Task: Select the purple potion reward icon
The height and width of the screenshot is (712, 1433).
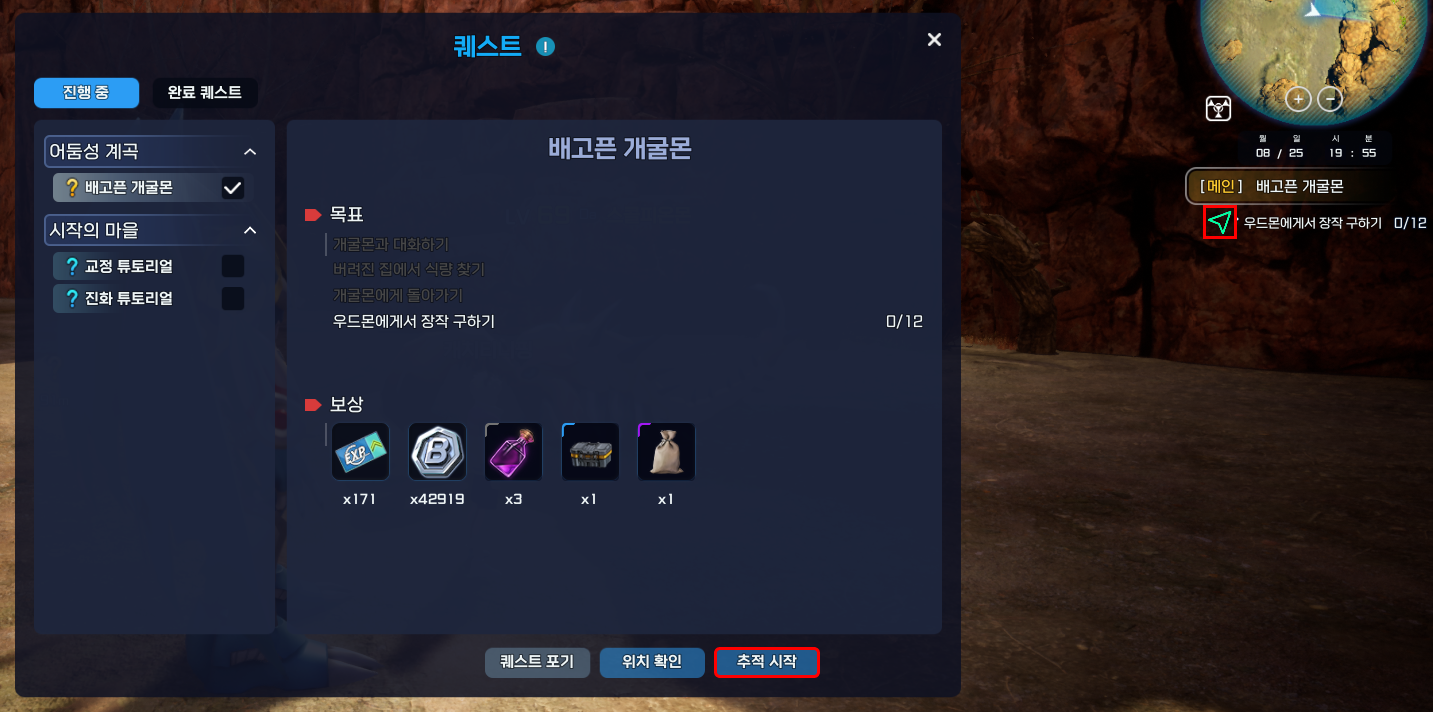Action: tap(513, 451)
